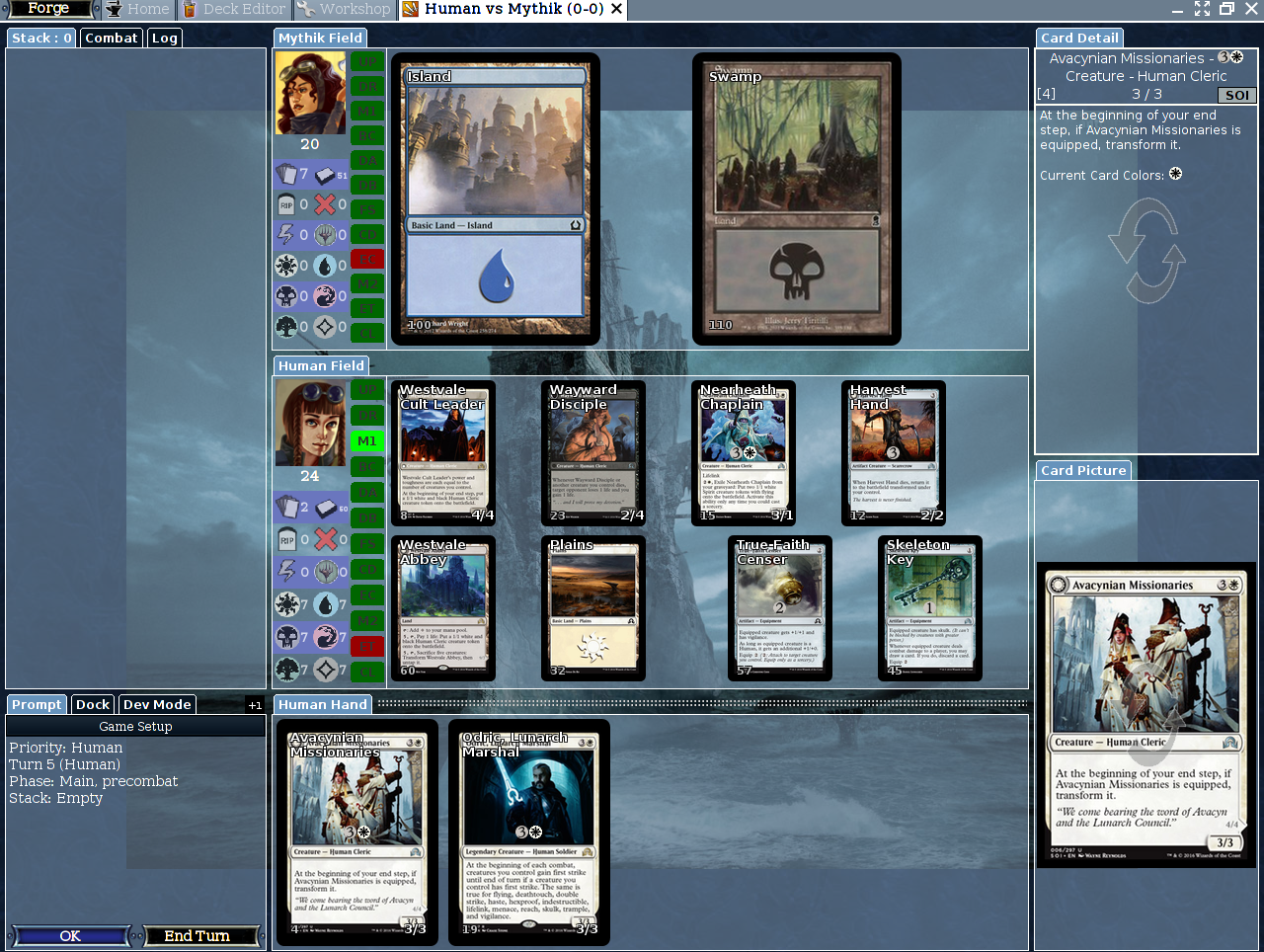Select Avacynian Missionaries card in hand
The image size is (1264, 952).
tap(356, 832)
